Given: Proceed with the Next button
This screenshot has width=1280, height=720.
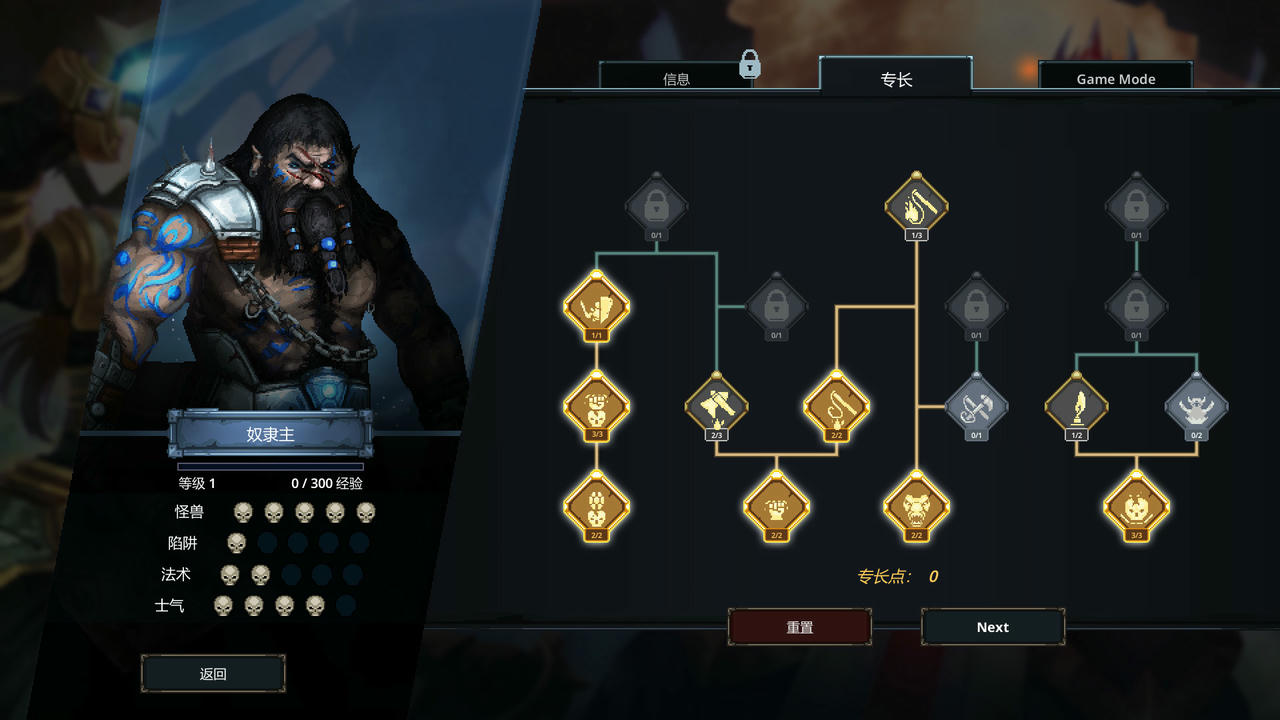Looking at the screenshot, I should 992,627.
